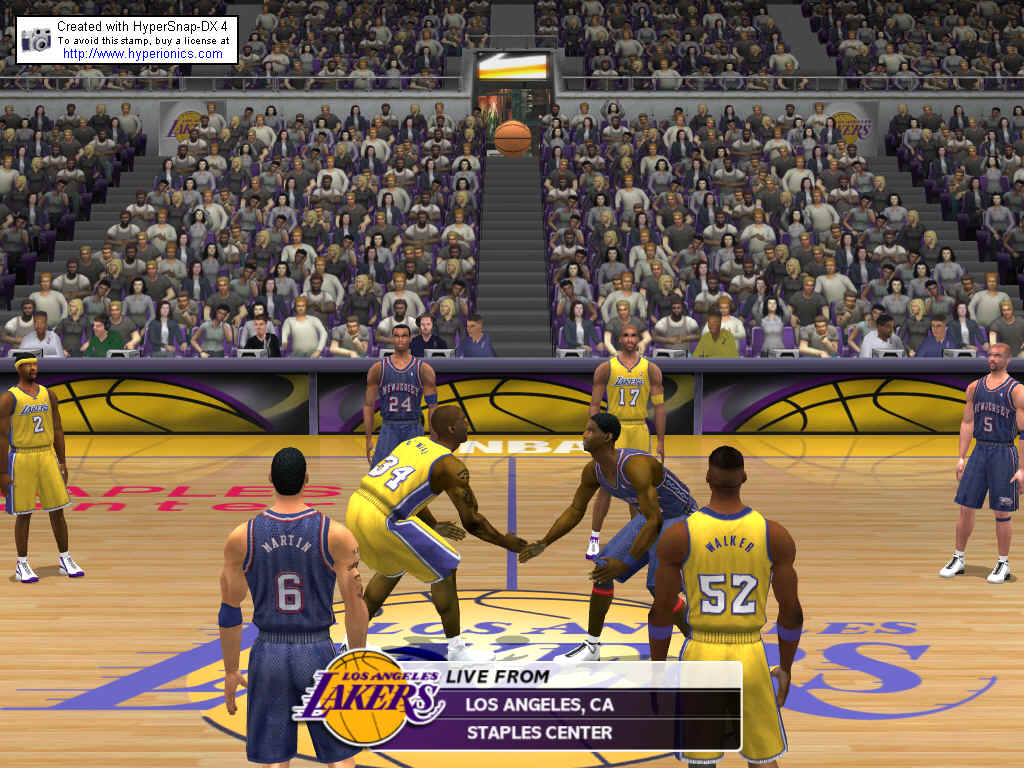Click the HyperSnap camera icon

36,39
